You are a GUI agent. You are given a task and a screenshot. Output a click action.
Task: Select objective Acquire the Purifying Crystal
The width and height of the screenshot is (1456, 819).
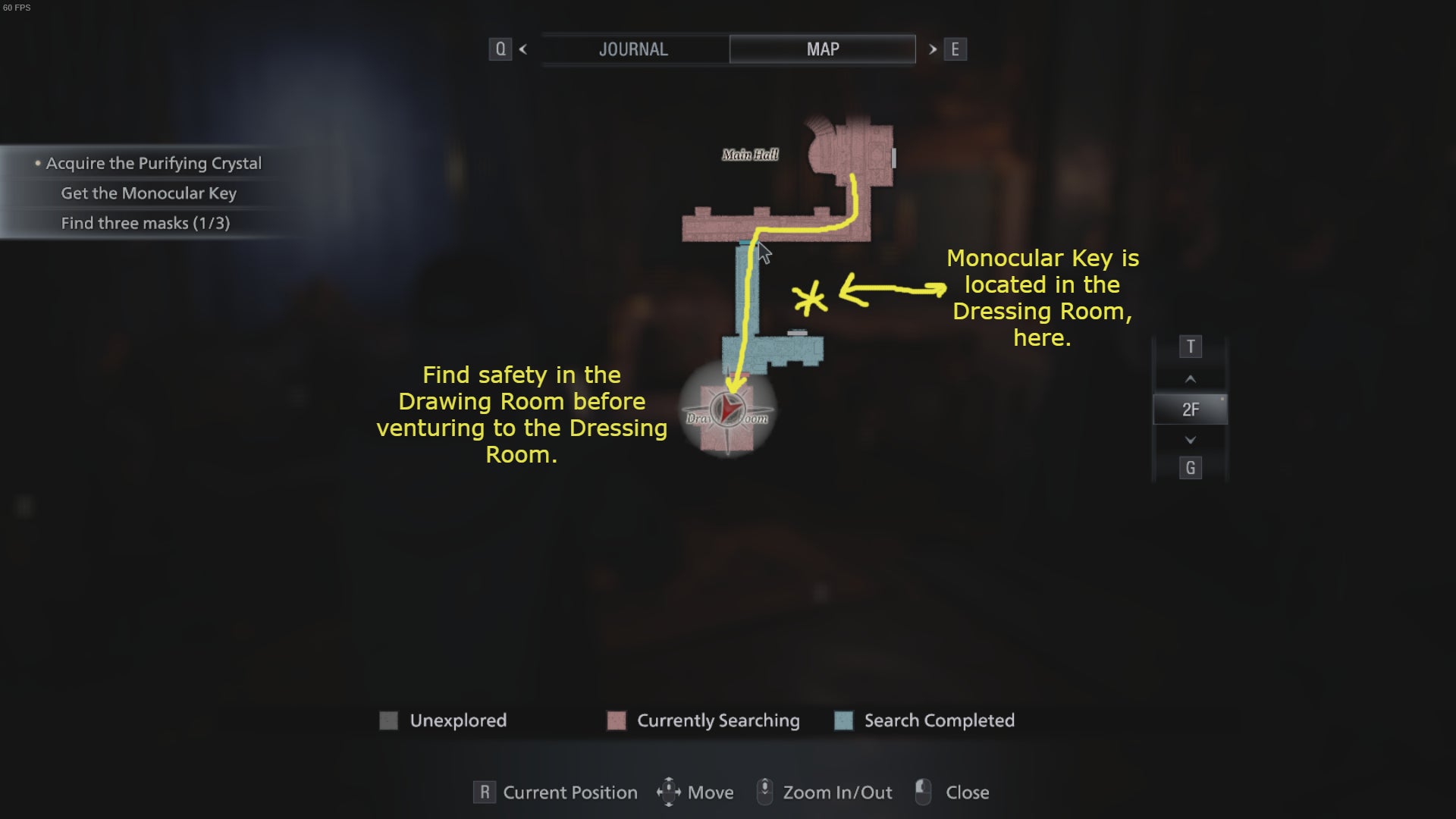pyautogui.click(x=152, y=162)
